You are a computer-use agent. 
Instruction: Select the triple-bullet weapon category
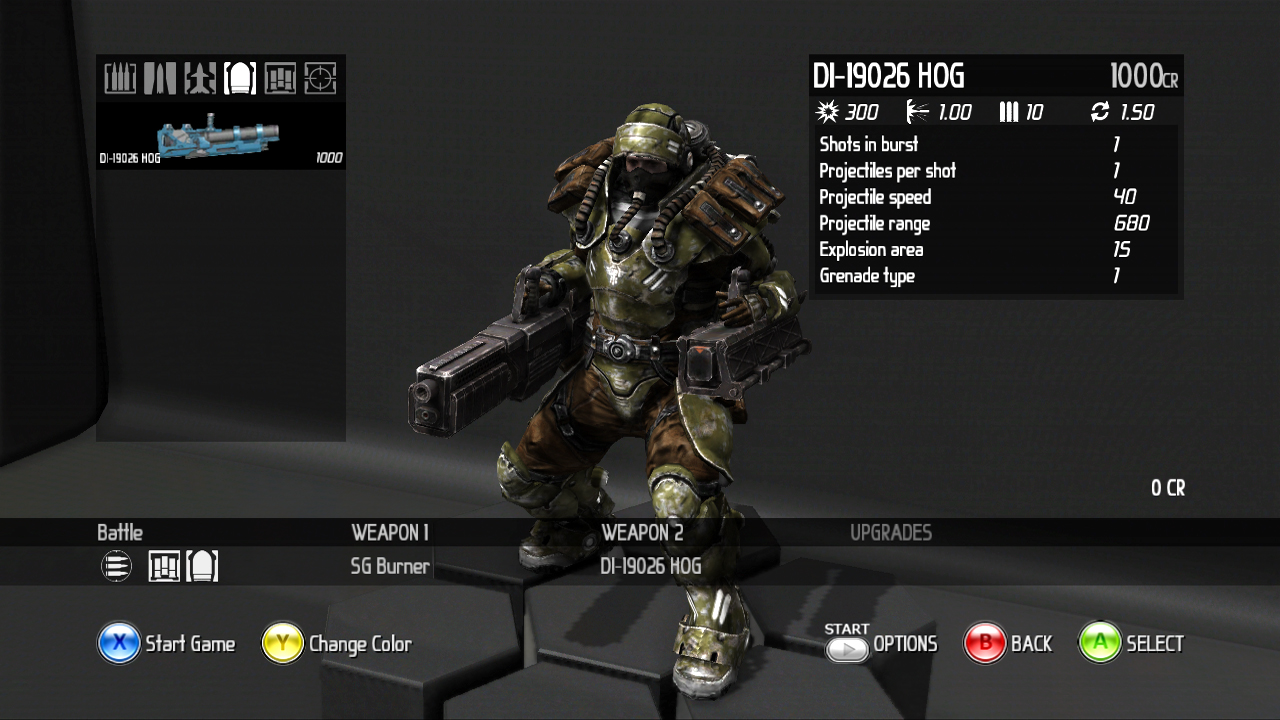(x=120, y=78)
